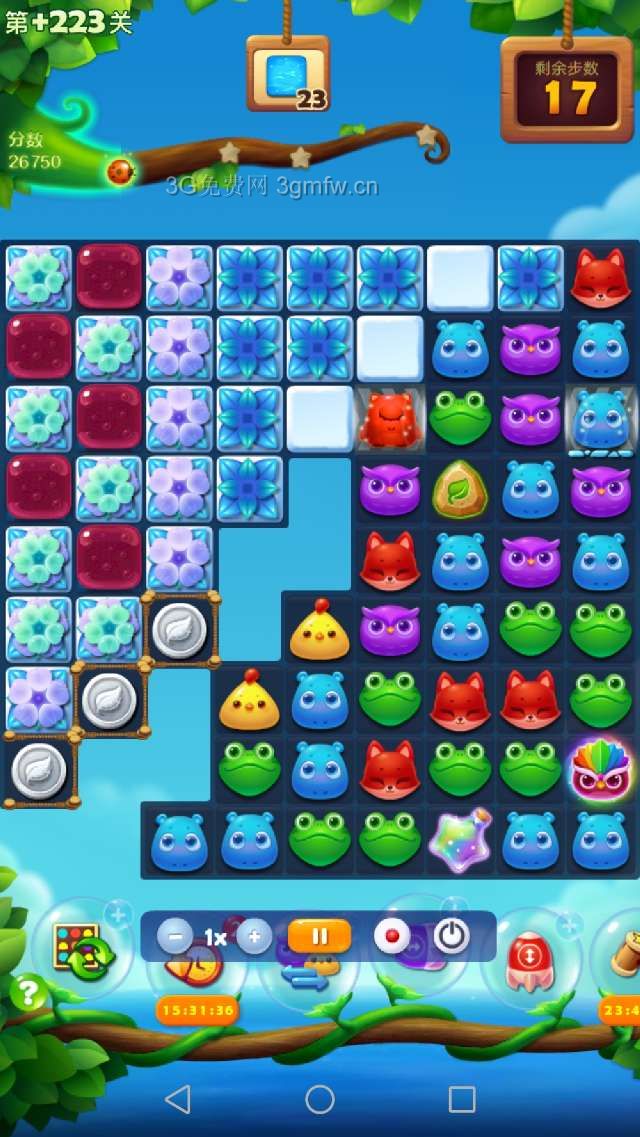Screen dimensions: 640x1137
Task: Open the green question mark help
Action: click(28, 992)
